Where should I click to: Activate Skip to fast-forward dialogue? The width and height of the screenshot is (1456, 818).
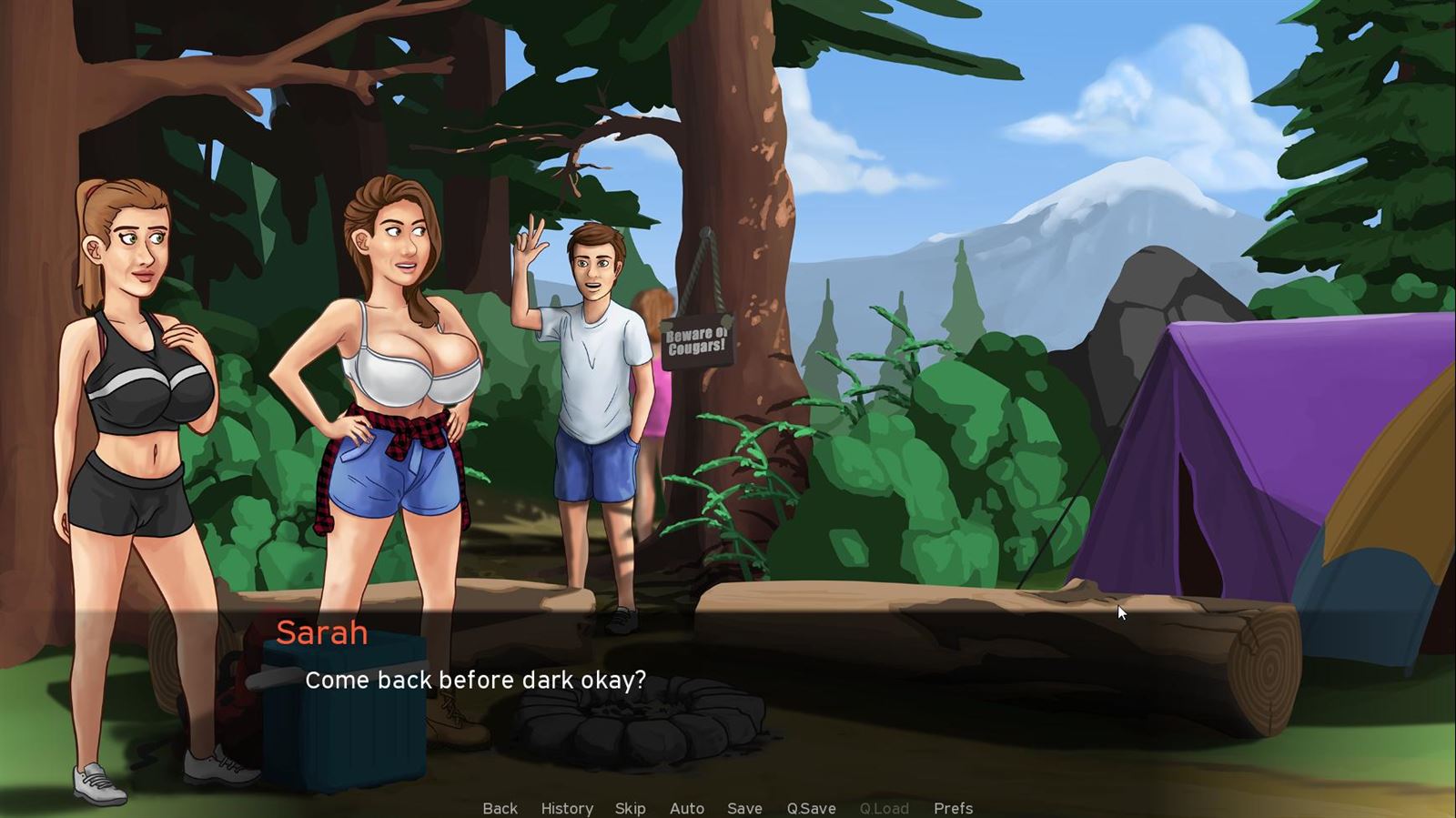coord(630,808)
